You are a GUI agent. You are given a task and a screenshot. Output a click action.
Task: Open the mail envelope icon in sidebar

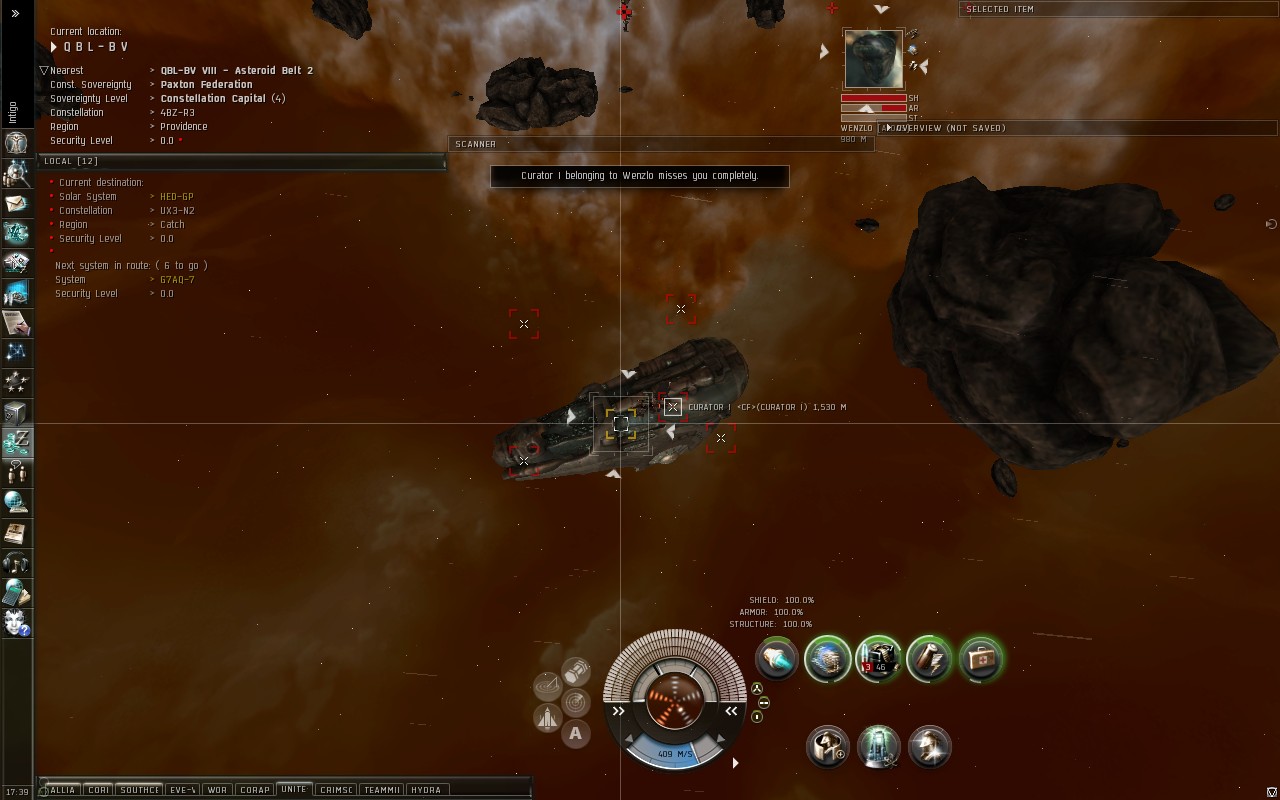[16, 204]
